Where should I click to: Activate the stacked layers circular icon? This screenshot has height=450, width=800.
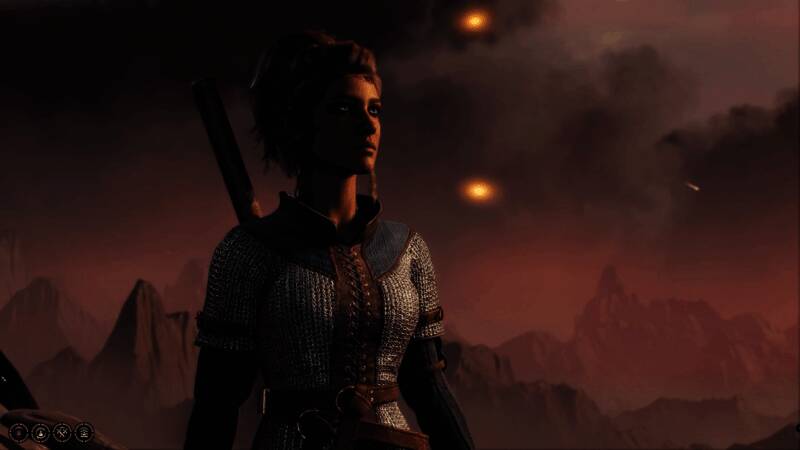coord(84,432)
